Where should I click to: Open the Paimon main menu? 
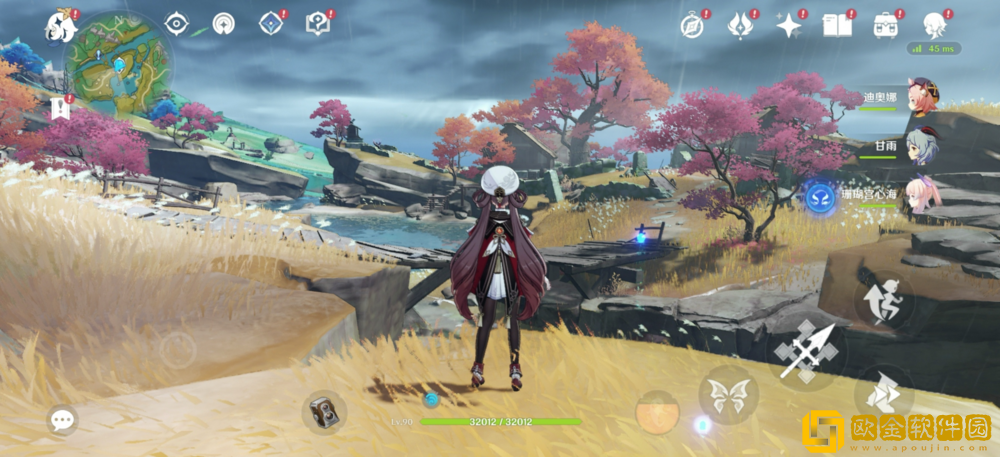(x=62, y=27)
